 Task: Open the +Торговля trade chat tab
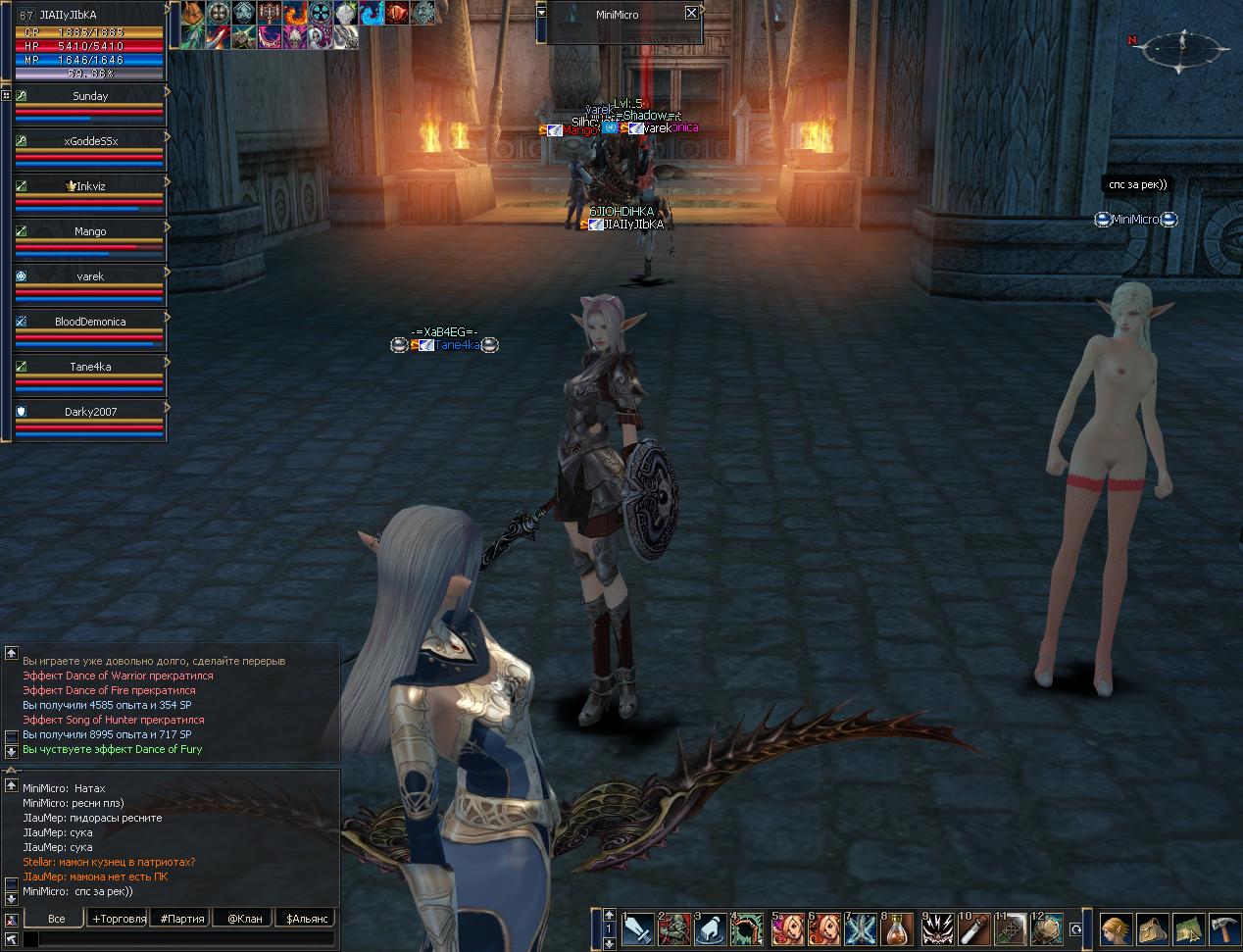point(118,919)
